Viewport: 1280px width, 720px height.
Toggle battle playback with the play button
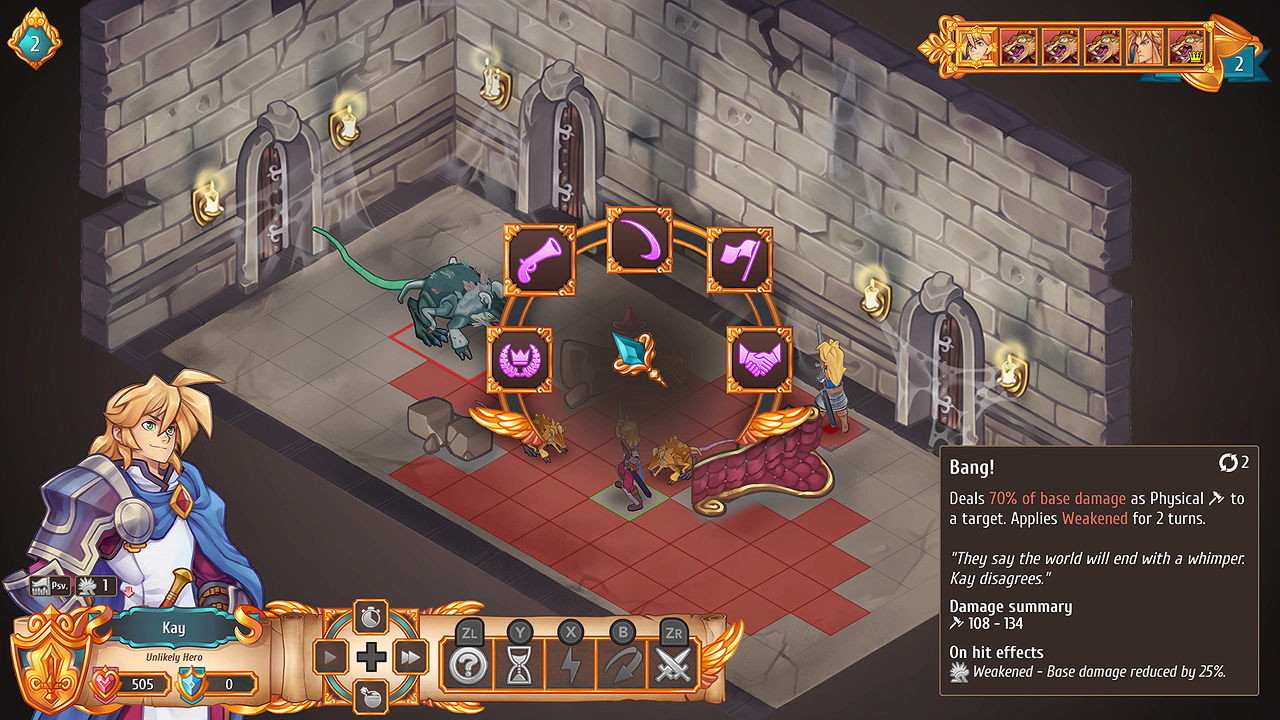coord(330,657)
